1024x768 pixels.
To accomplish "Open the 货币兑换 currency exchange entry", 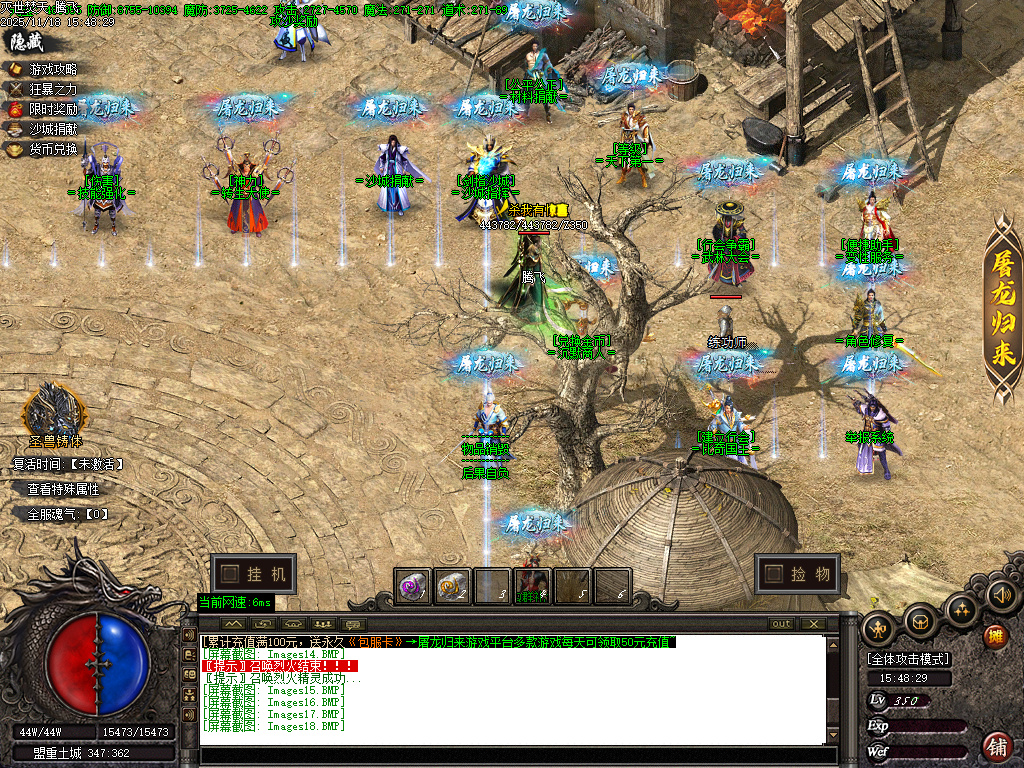I will pos(52,149).
